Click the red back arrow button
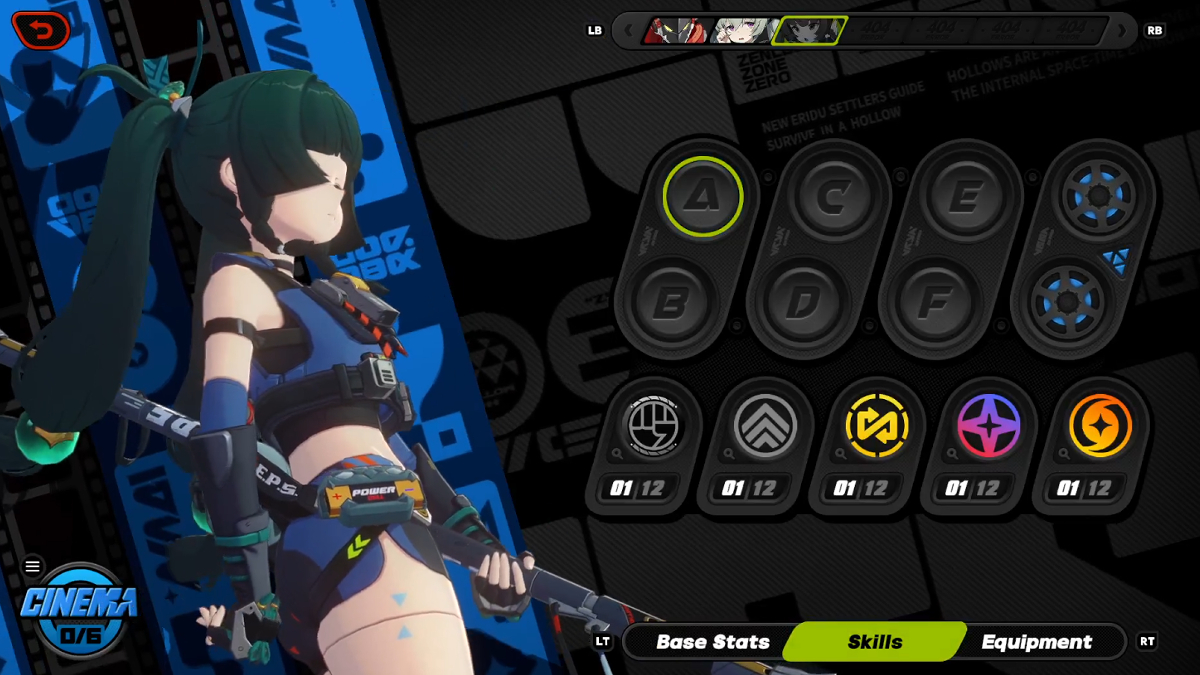This screenshot has height=675, width=1200. 41,31
